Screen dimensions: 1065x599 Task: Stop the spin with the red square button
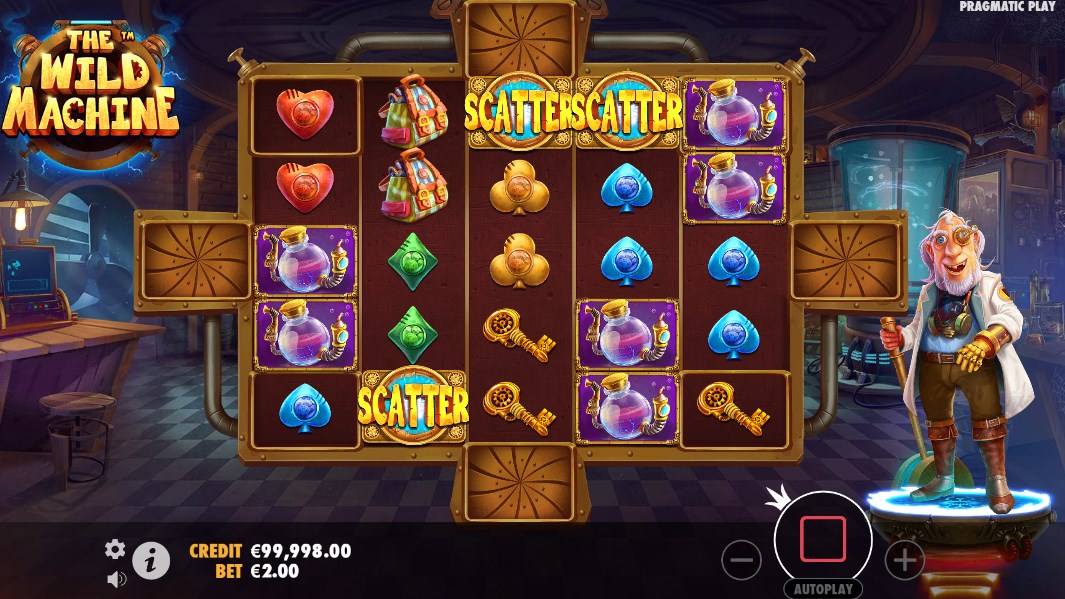point(823,540)
